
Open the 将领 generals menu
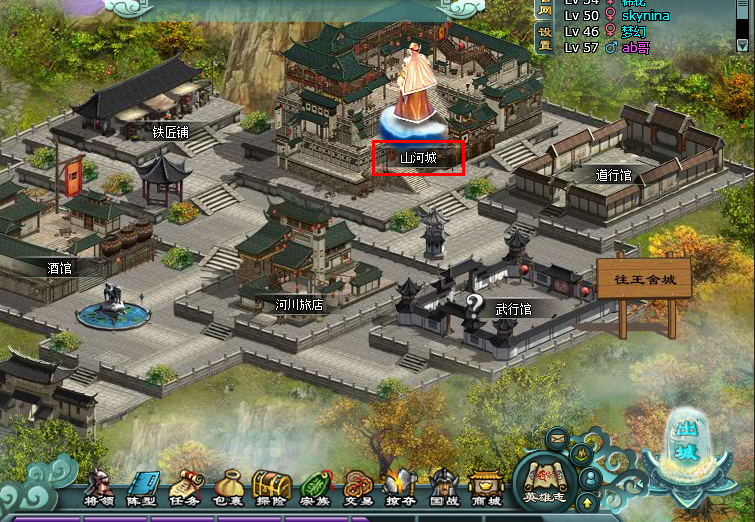[97, 489]
